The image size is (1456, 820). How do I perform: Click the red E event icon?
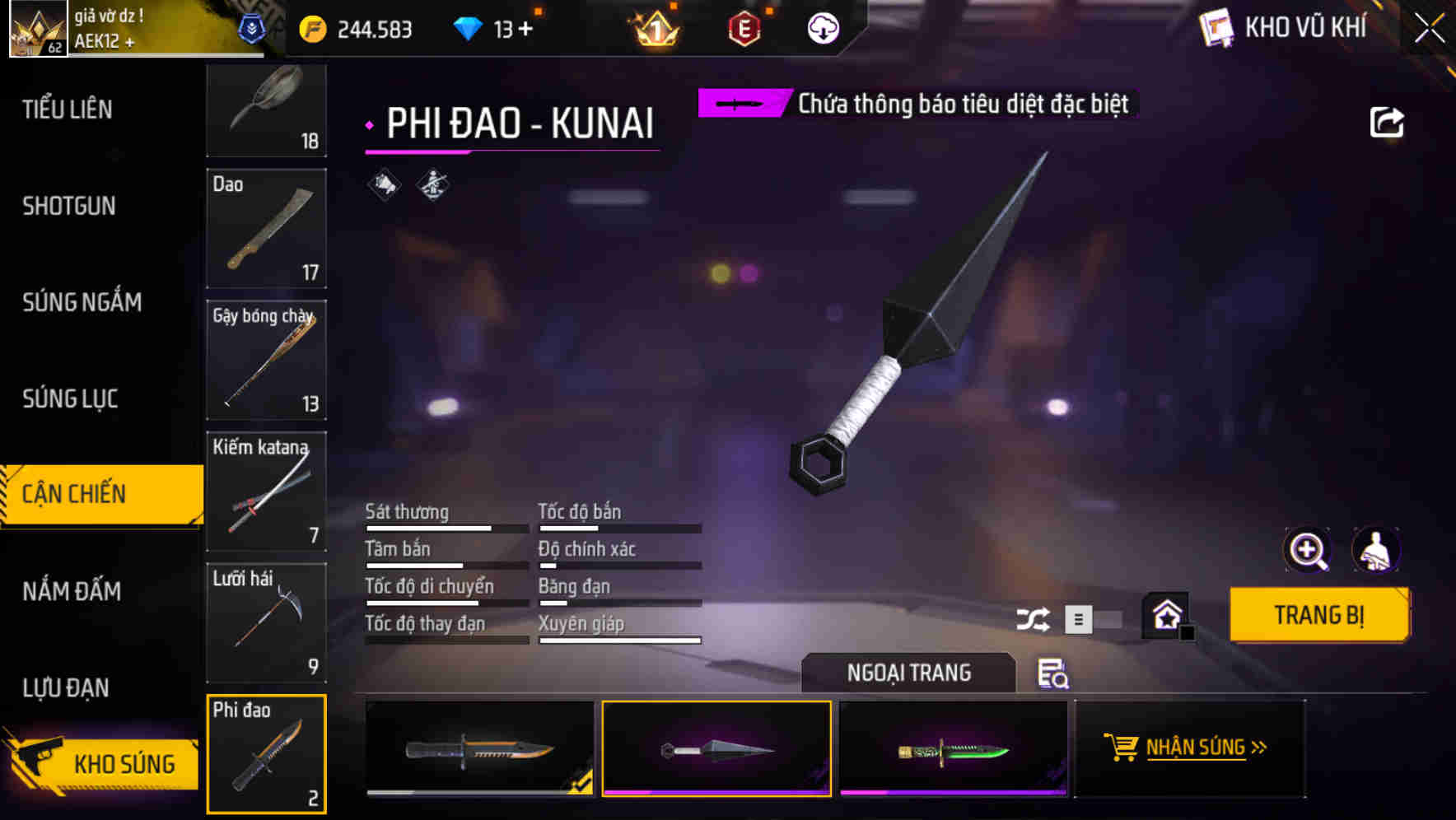click(x=744, y=28)
